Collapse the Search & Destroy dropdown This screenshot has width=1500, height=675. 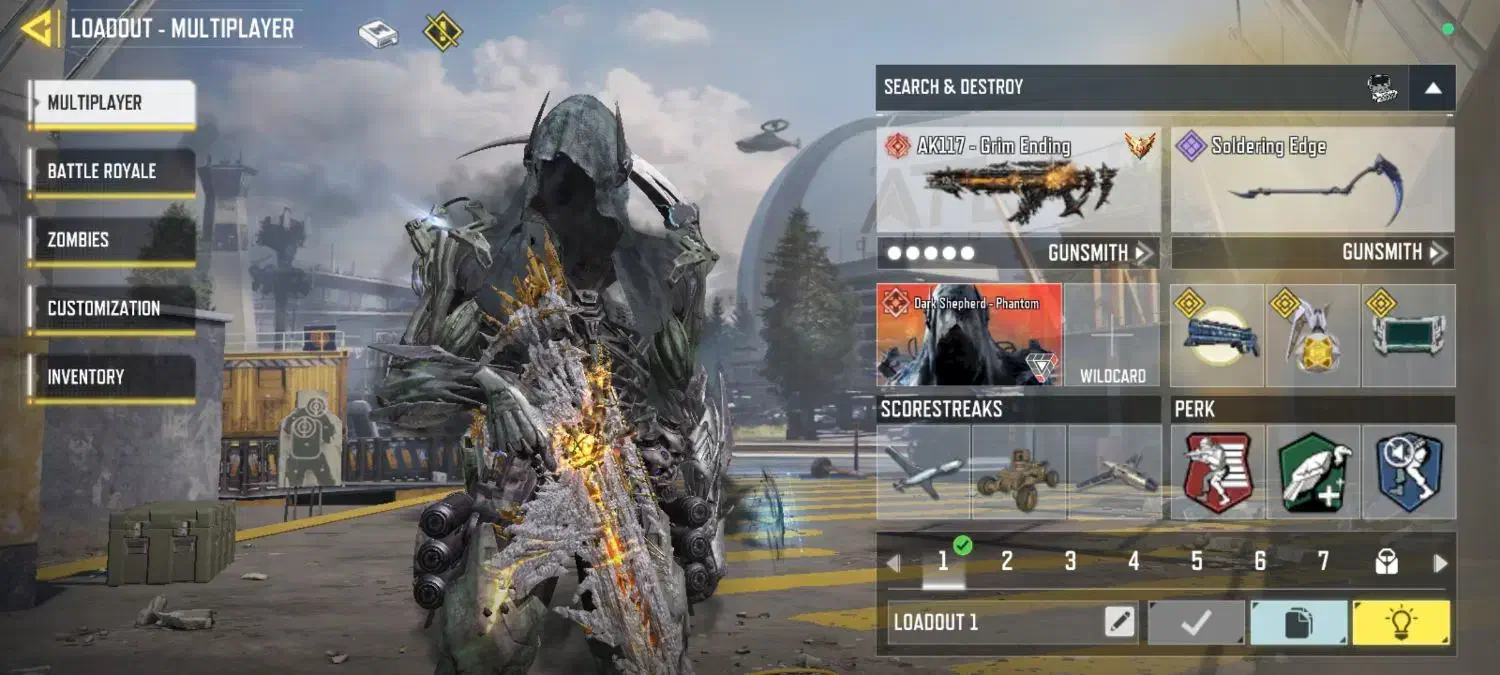(x=1432, y=88)
